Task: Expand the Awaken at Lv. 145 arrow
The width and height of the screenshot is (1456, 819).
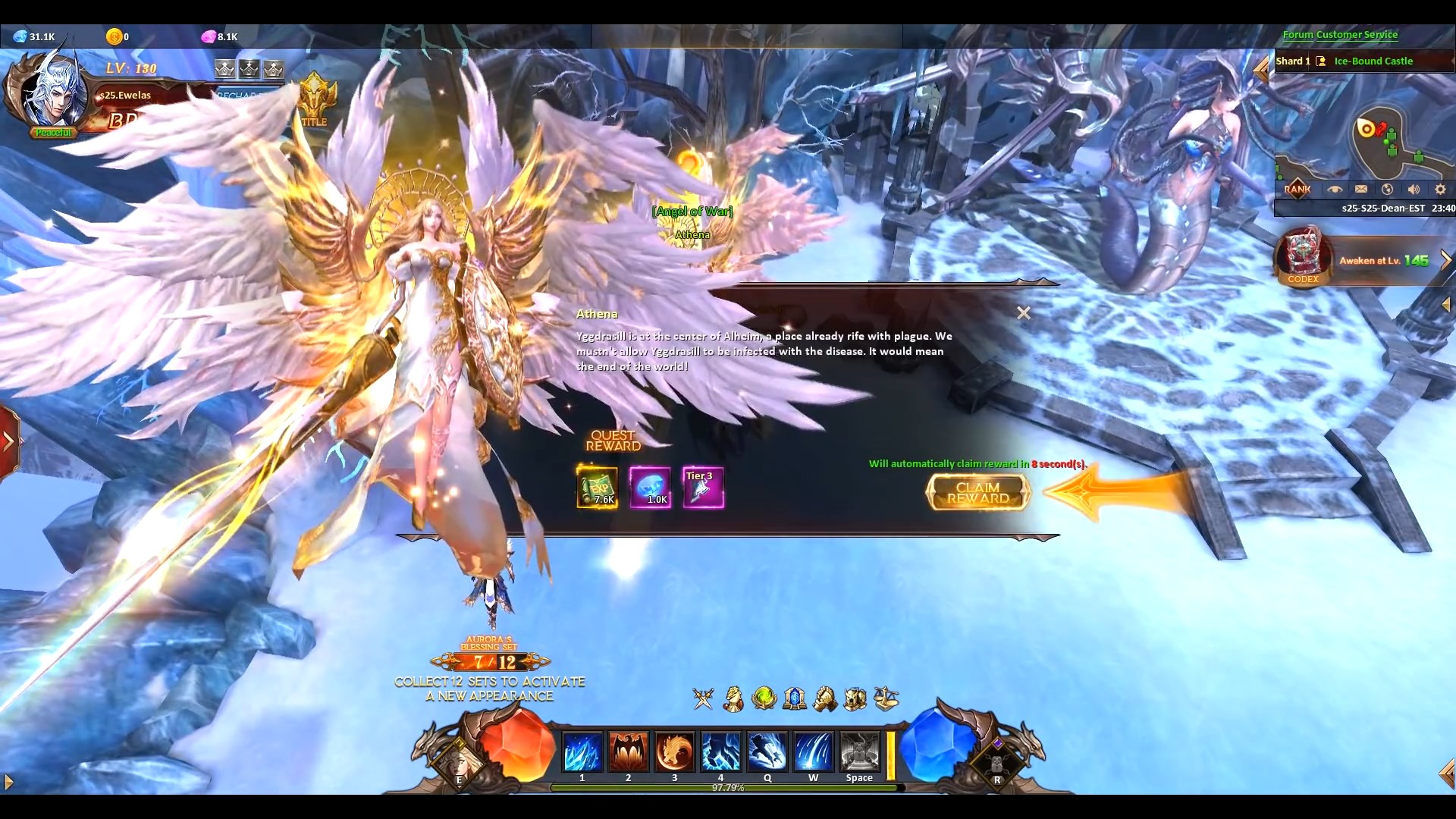Action: point(1447,259)
